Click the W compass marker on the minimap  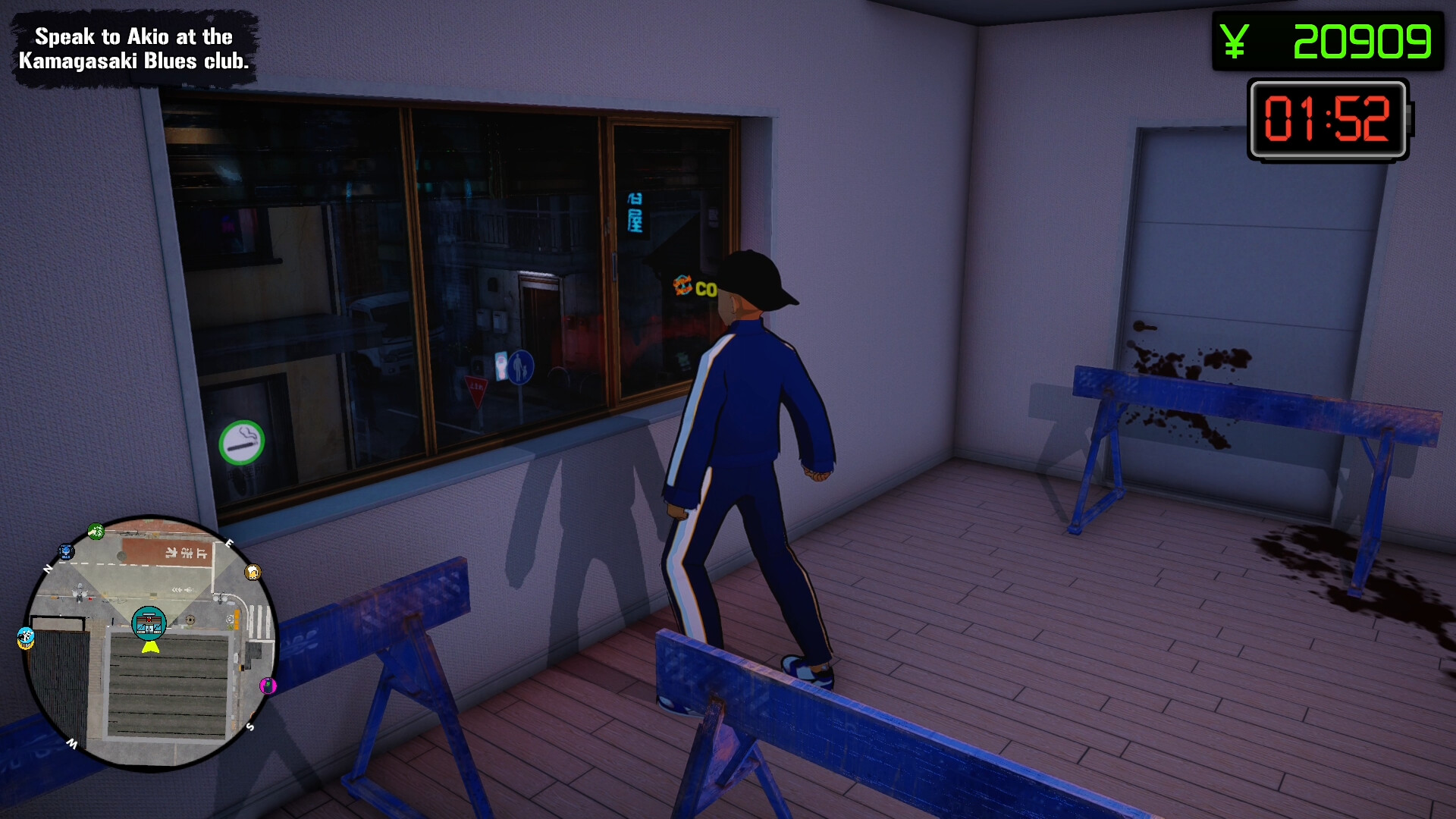click(x=74, y=745)
